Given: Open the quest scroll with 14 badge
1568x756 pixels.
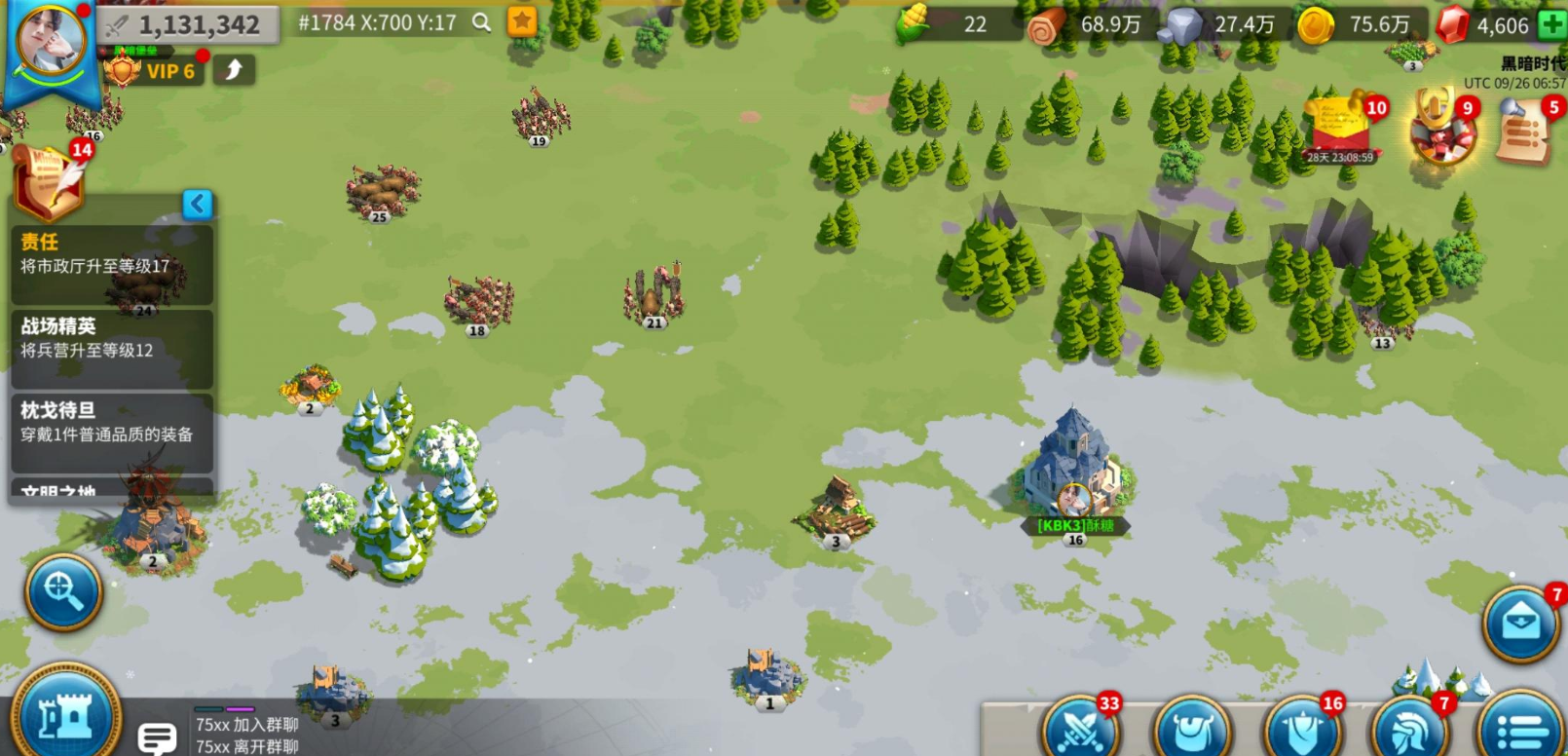Looking at the screenshot, I should coord(47,181).
